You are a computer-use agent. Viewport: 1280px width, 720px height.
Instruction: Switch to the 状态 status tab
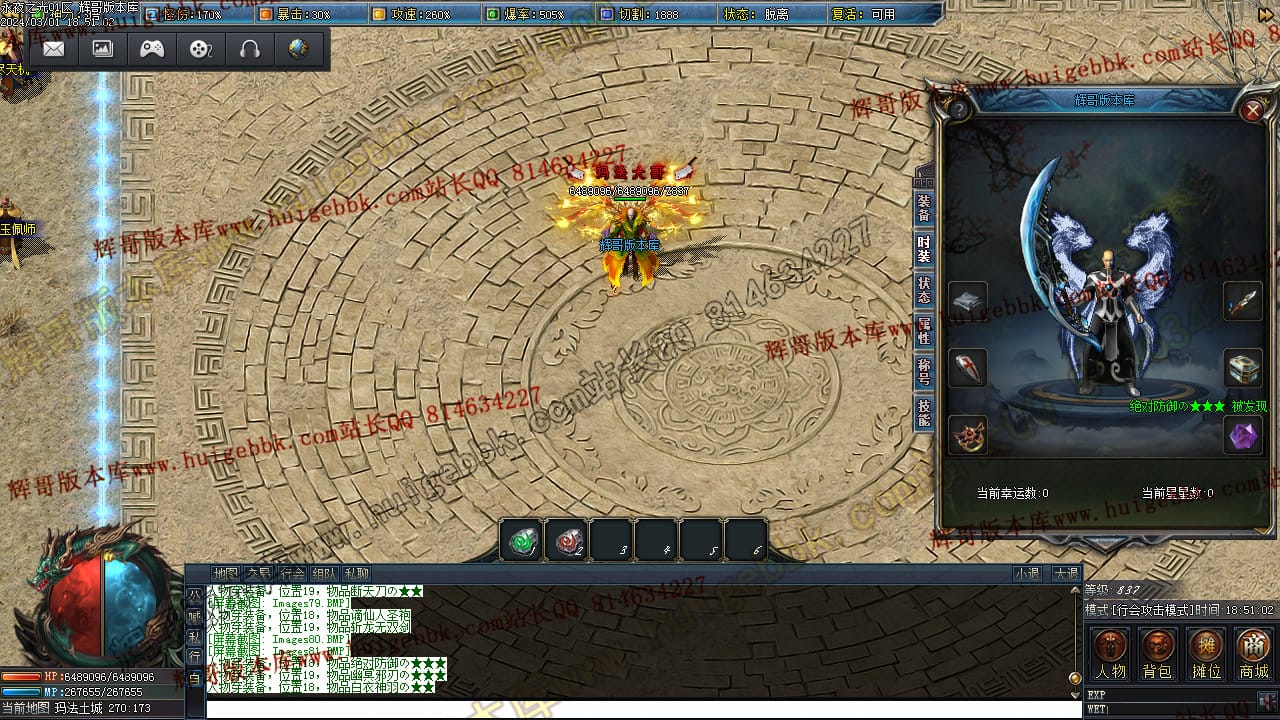pos(924,290)
